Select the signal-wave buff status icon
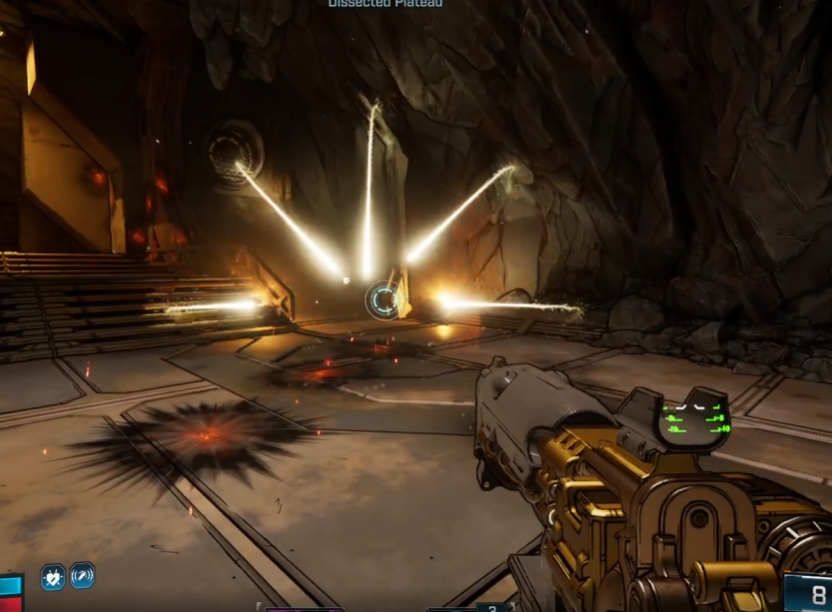 pyautogui.click(x=83, y=575)
